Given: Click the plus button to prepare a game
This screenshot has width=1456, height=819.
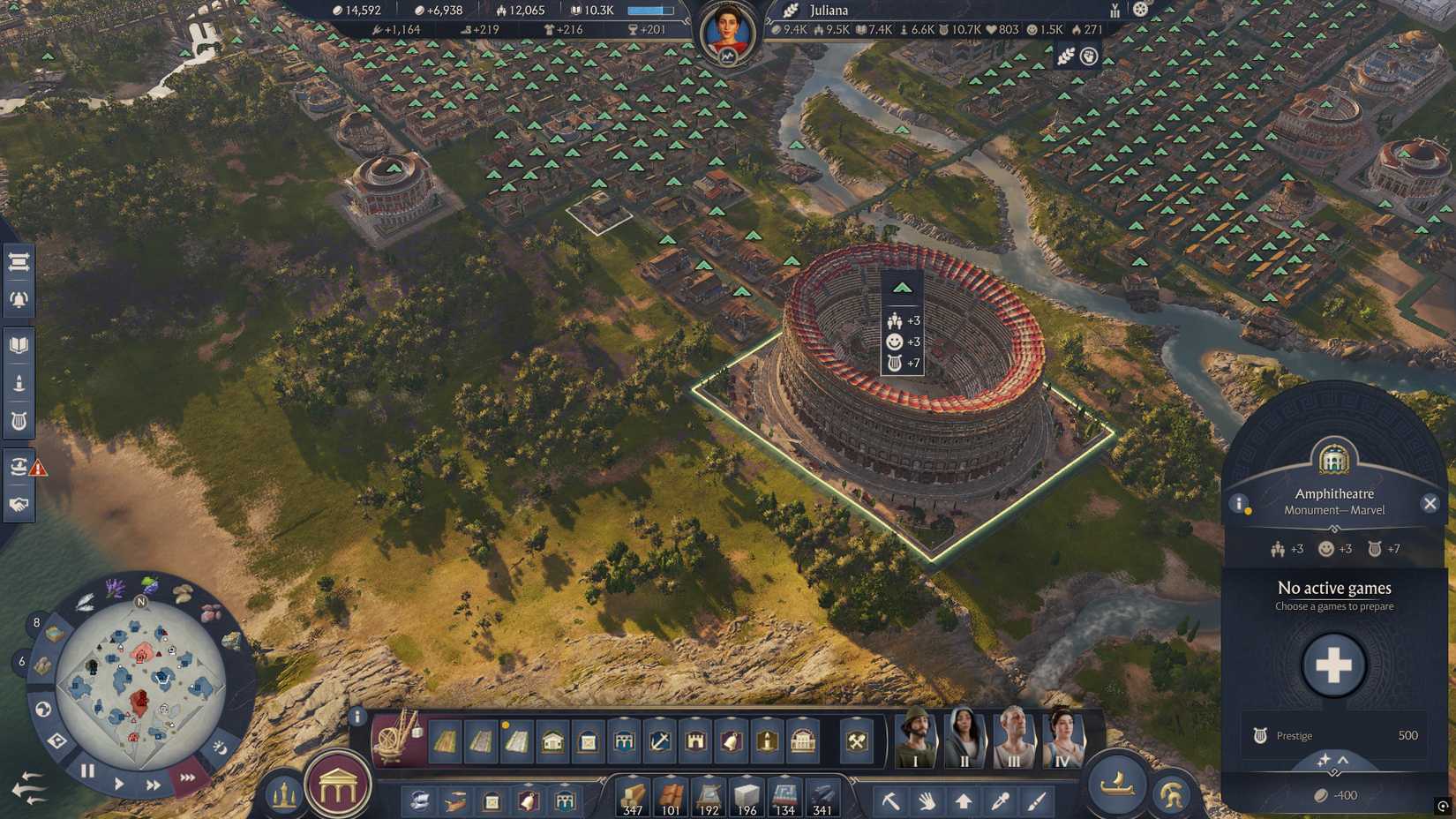Looking at the screenshot, I should [x=1333, y=665].
